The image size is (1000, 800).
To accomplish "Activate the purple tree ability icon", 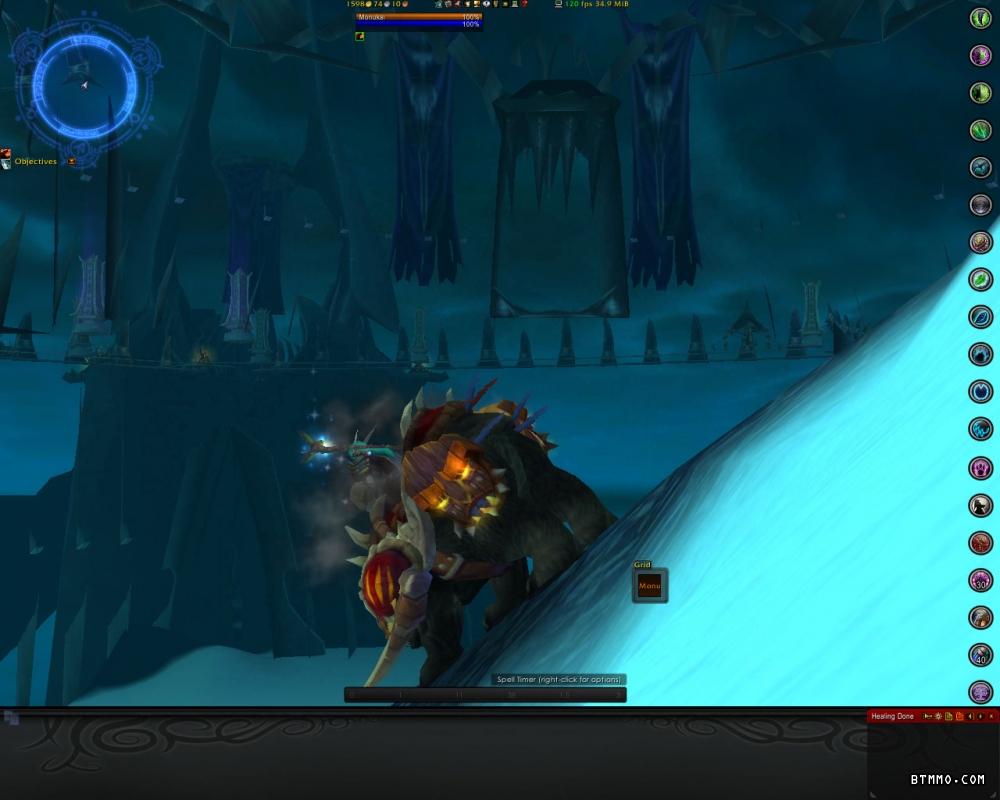I will point(980,692).
